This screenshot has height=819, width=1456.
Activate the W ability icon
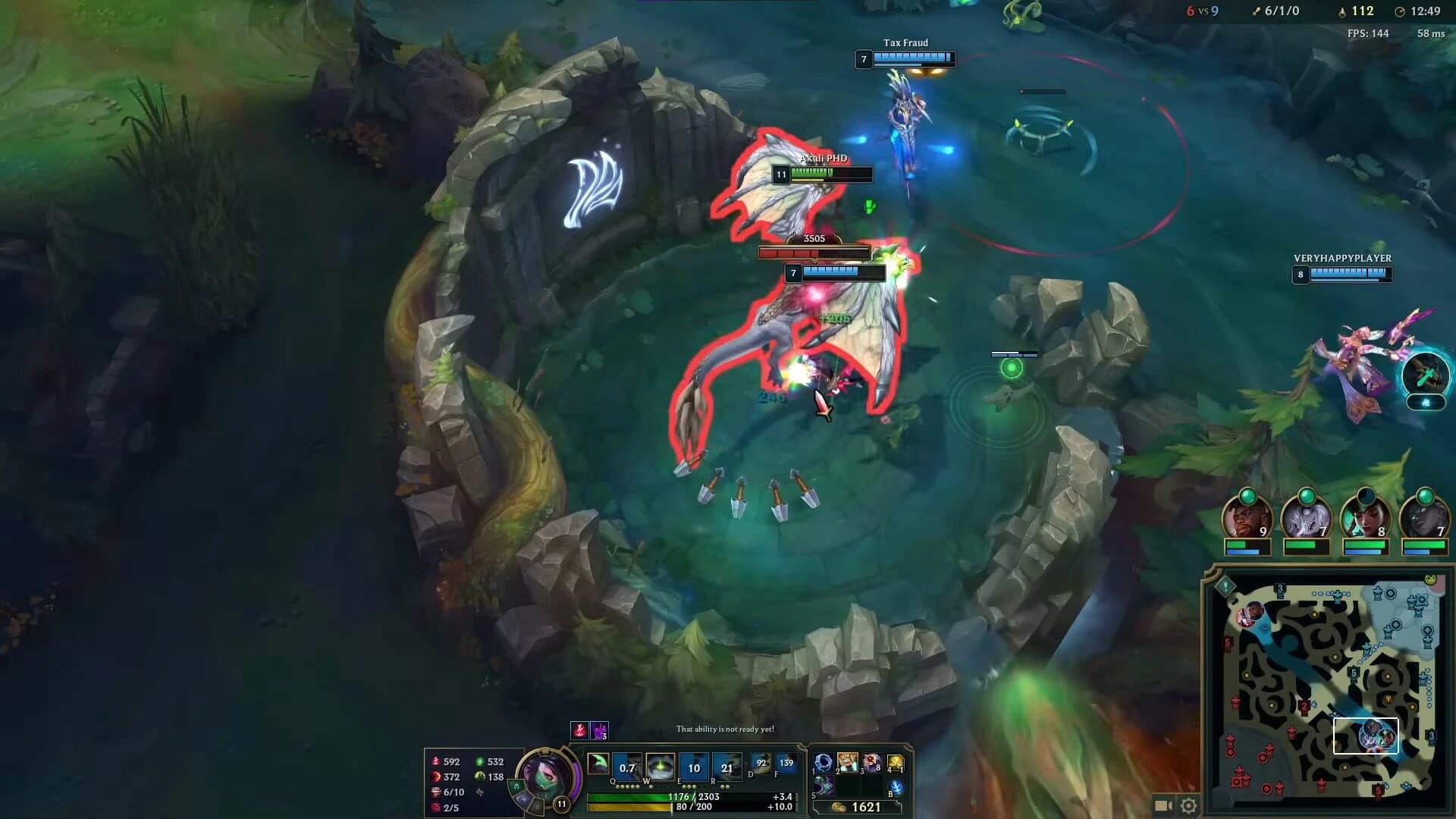pyautogui.click(x=660, y=768)
